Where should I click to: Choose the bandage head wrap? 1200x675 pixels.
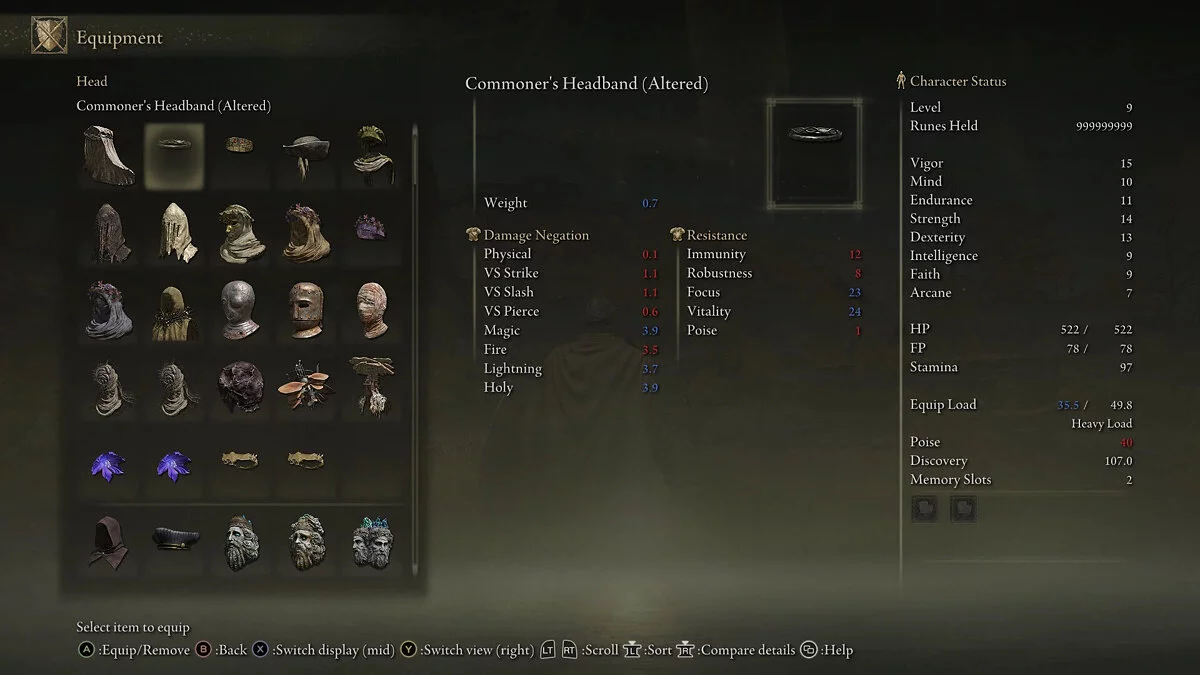[x=372, y=310]
